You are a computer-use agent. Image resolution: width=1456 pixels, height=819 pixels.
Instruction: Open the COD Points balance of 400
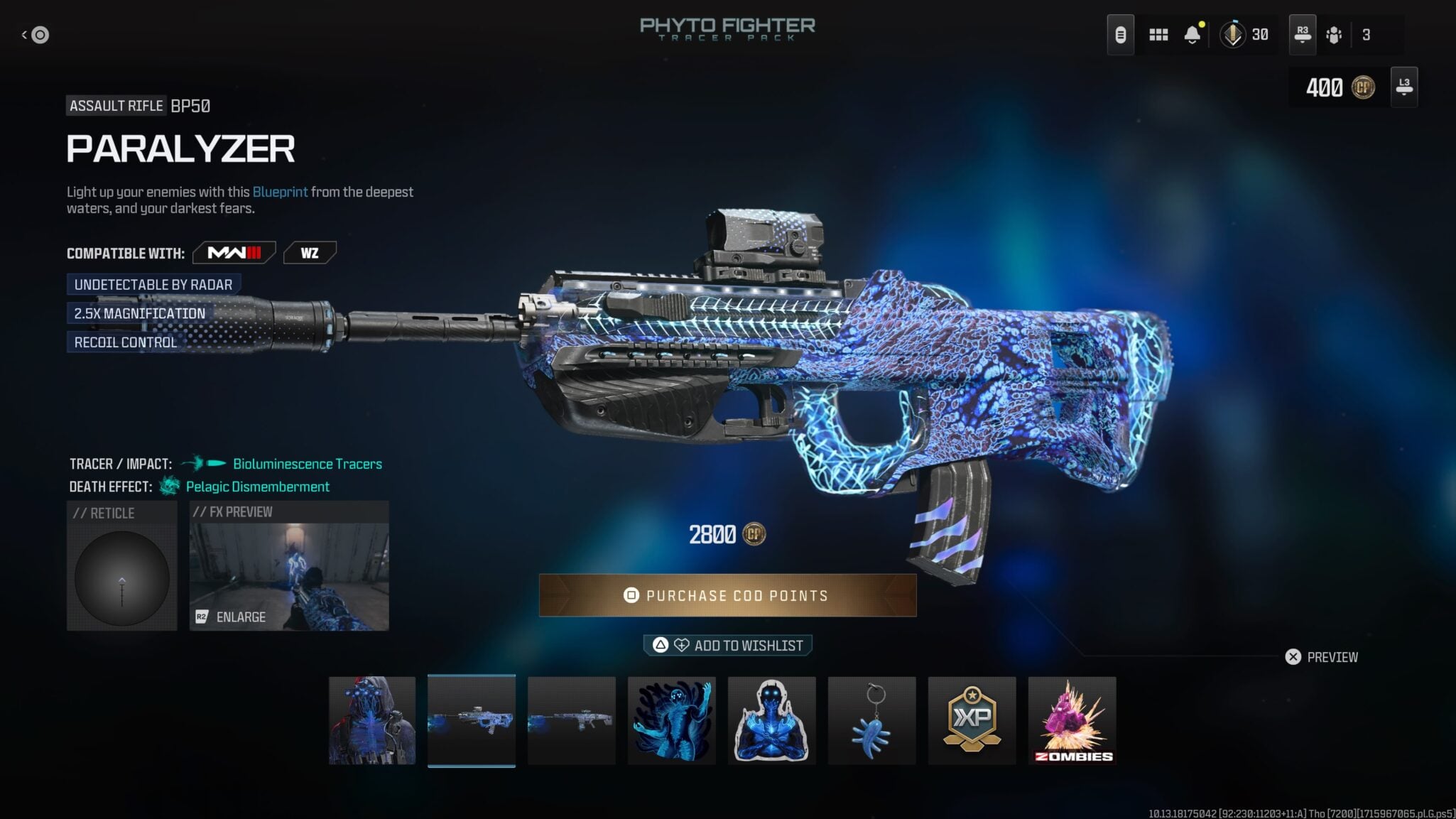click(x=1339, y=87)
